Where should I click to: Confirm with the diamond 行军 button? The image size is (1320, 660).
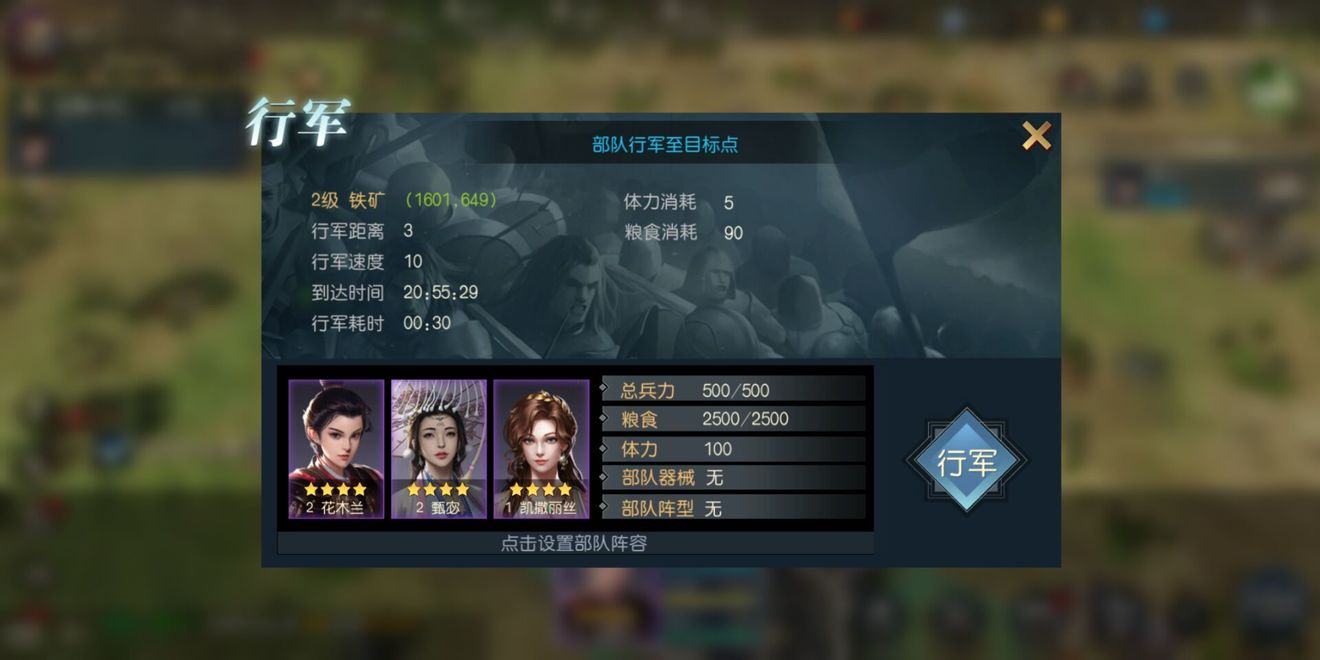[x=966, y=461]
